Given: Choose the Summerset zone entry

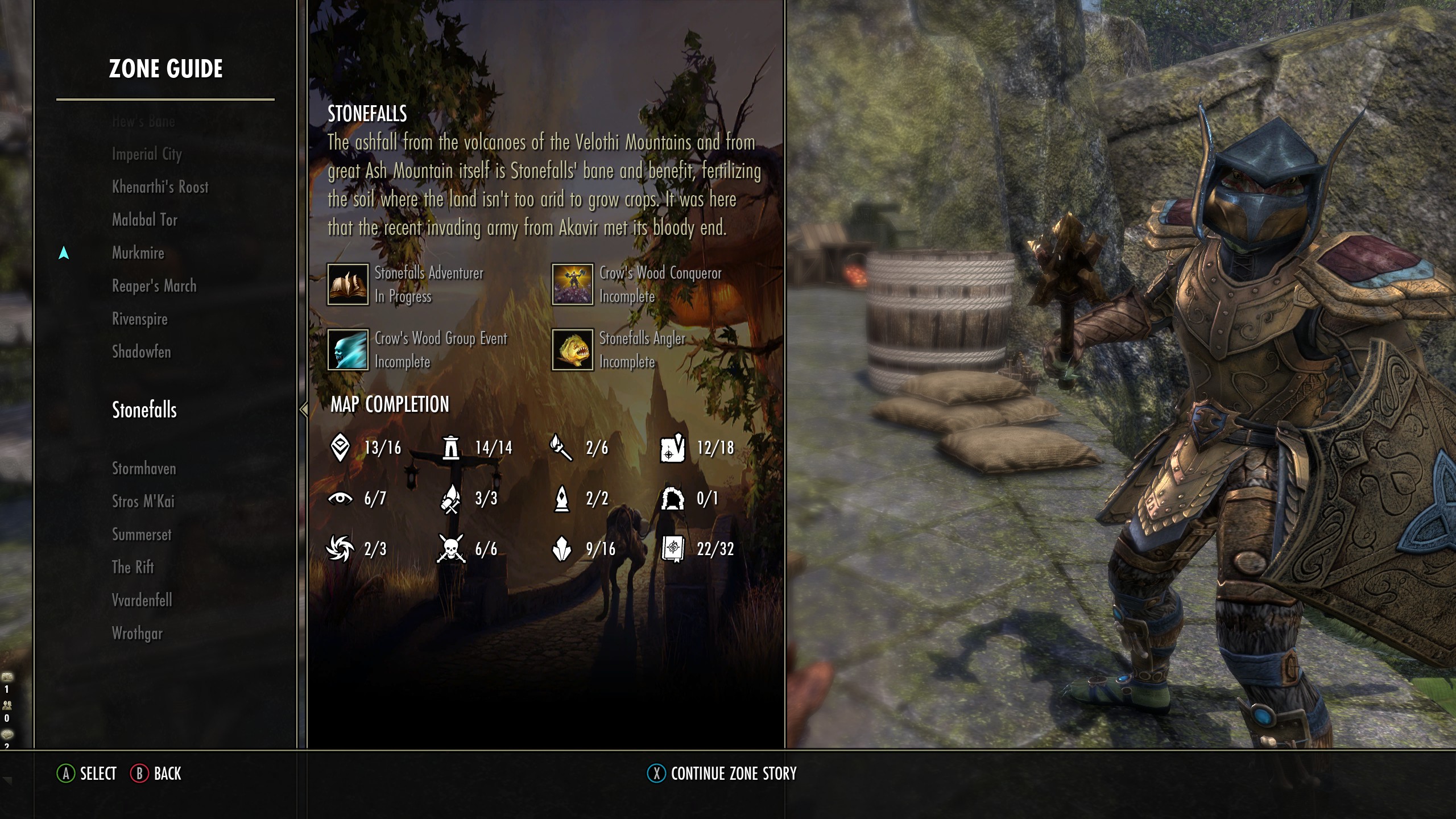Looking at the screenshot, I should coord(141,535).
